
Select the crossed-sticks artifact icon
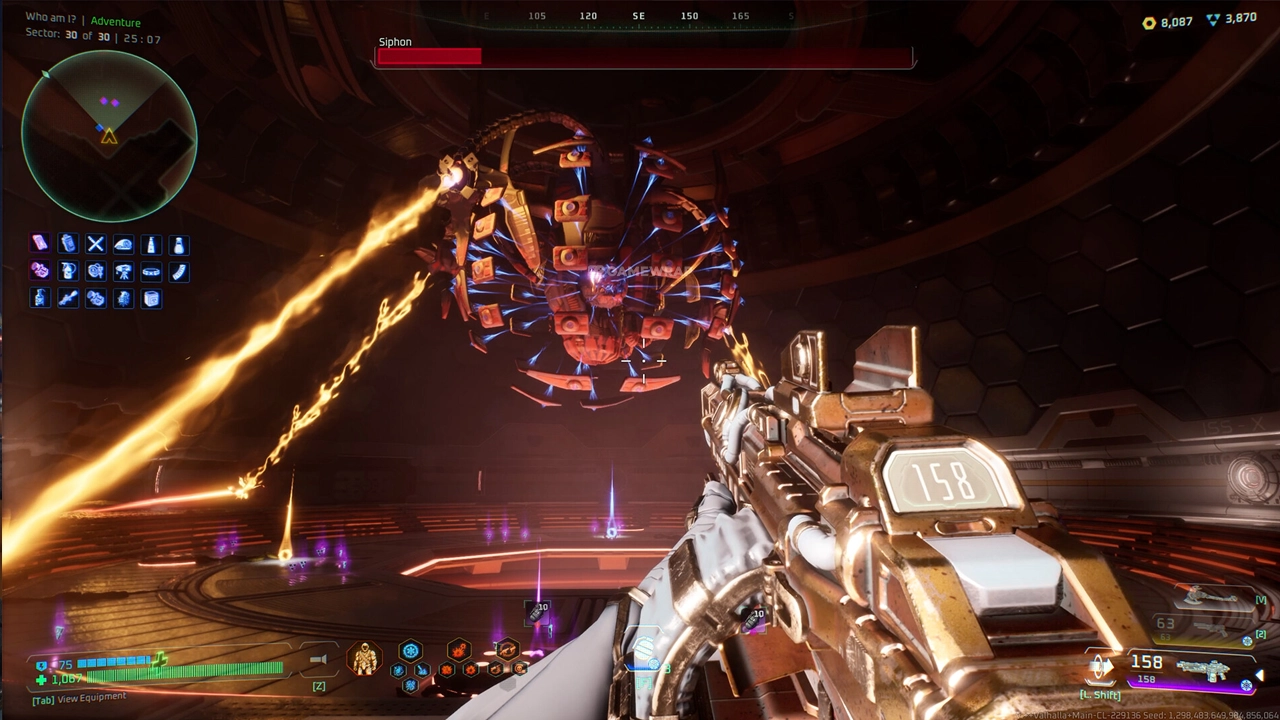click(96, 244)
